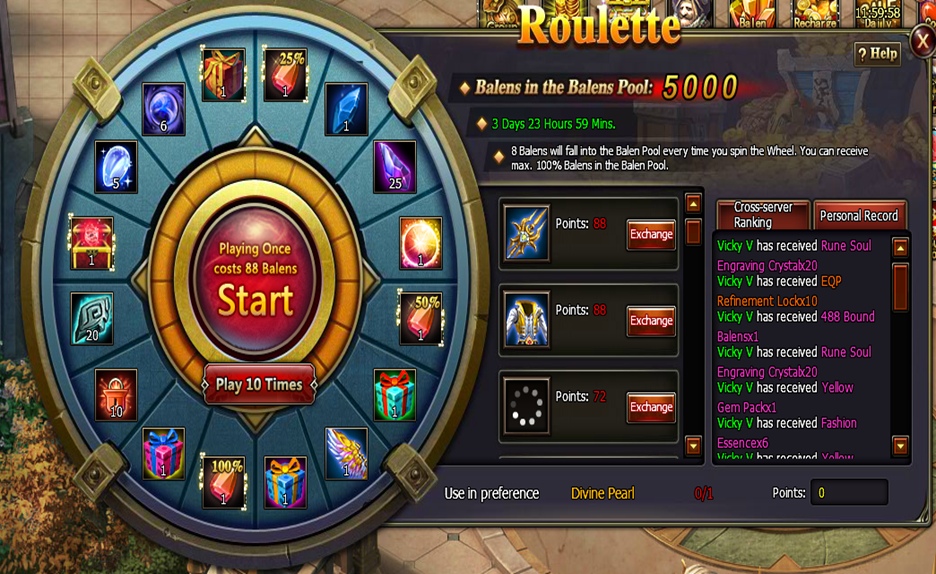Choose the purple crystal prize showing 25
The image size is (936, 574).
(x=394, y=166)
